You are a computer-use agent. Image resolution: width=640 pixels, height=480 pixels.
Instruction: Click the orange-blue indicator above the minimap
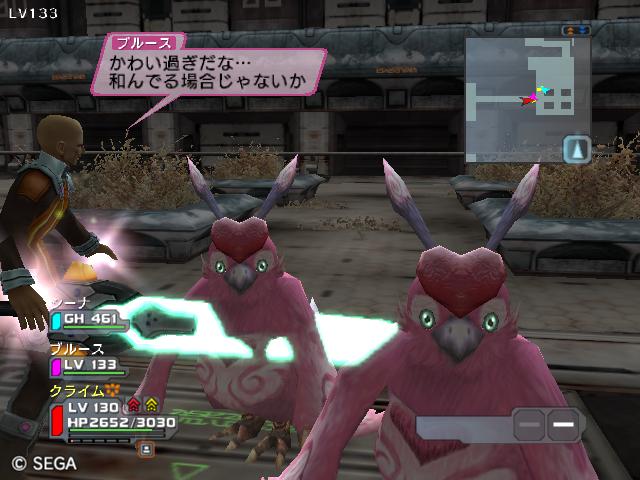click(575, 32)
